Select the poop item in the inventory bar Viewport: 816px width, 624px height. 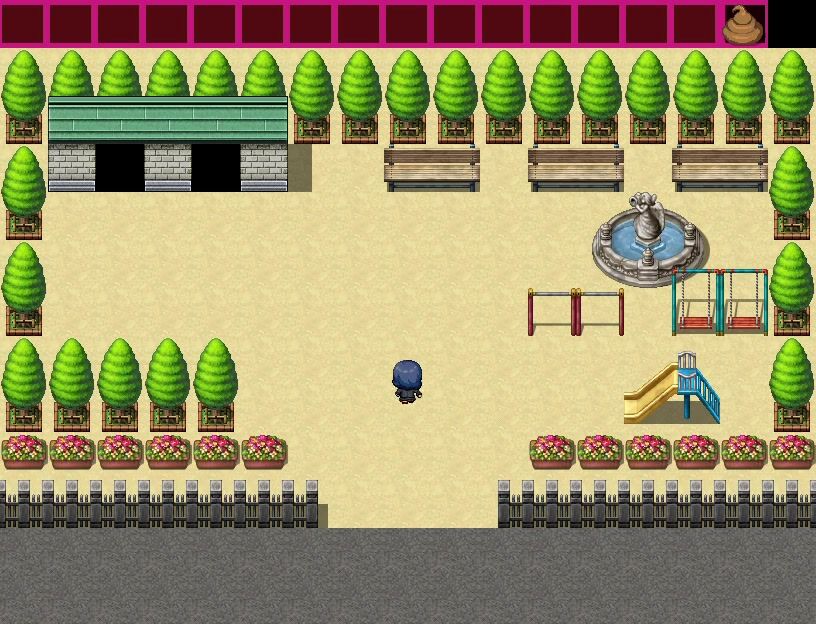point(743,25)
